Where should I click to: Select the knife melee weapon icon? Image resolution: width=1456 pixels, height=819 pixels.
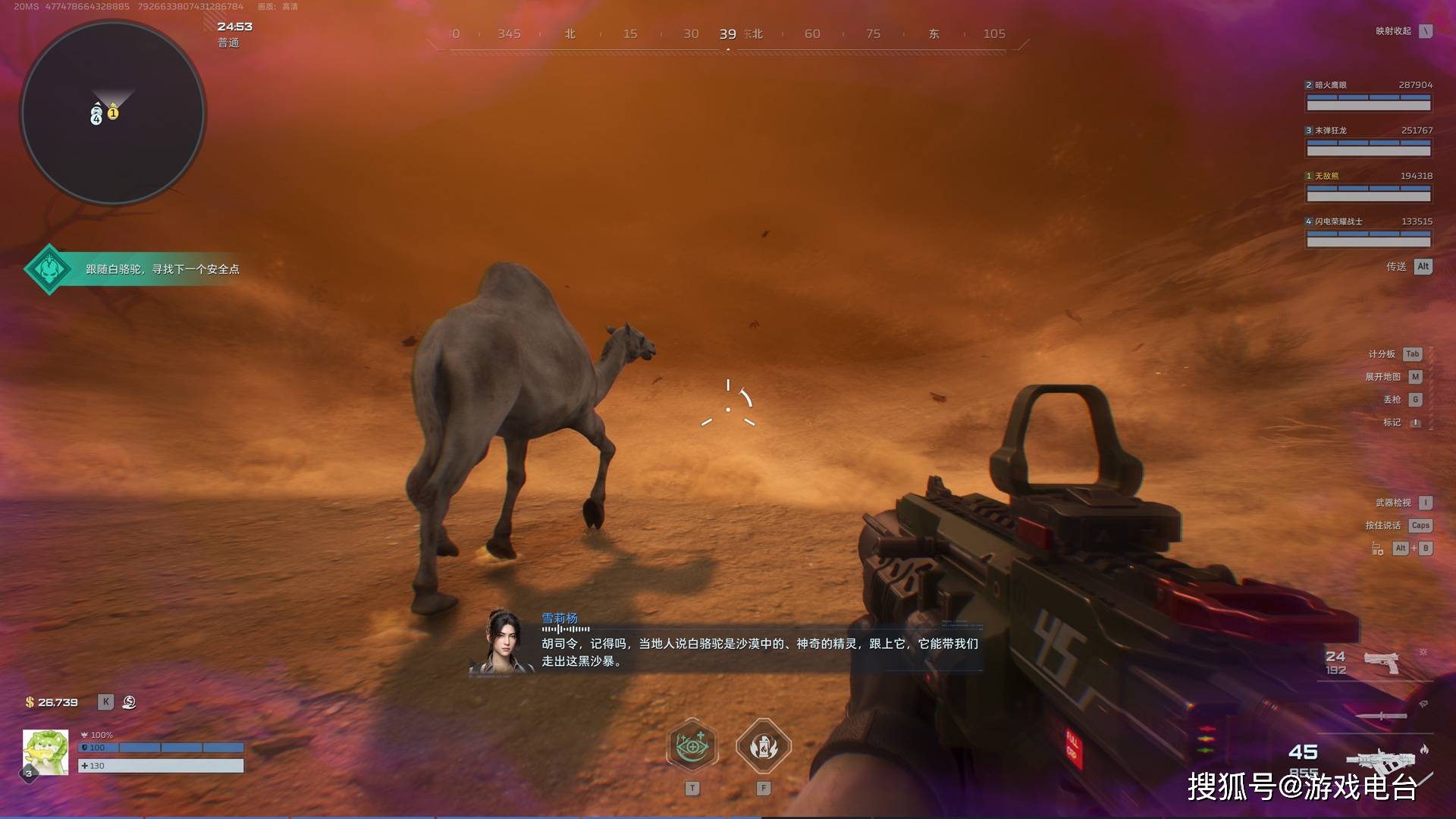click(1381, 715)
